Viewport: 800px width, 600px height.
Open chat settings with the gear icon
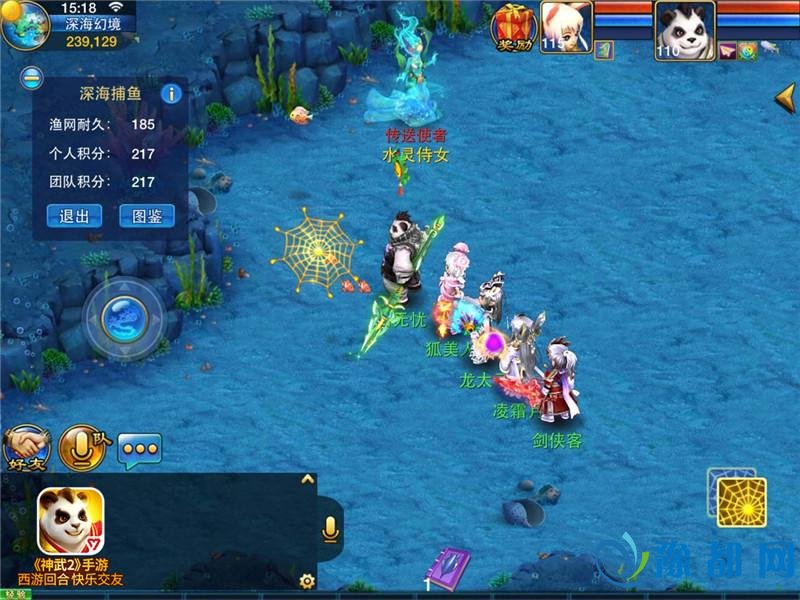pyautogui.click(x=307, y=580)
